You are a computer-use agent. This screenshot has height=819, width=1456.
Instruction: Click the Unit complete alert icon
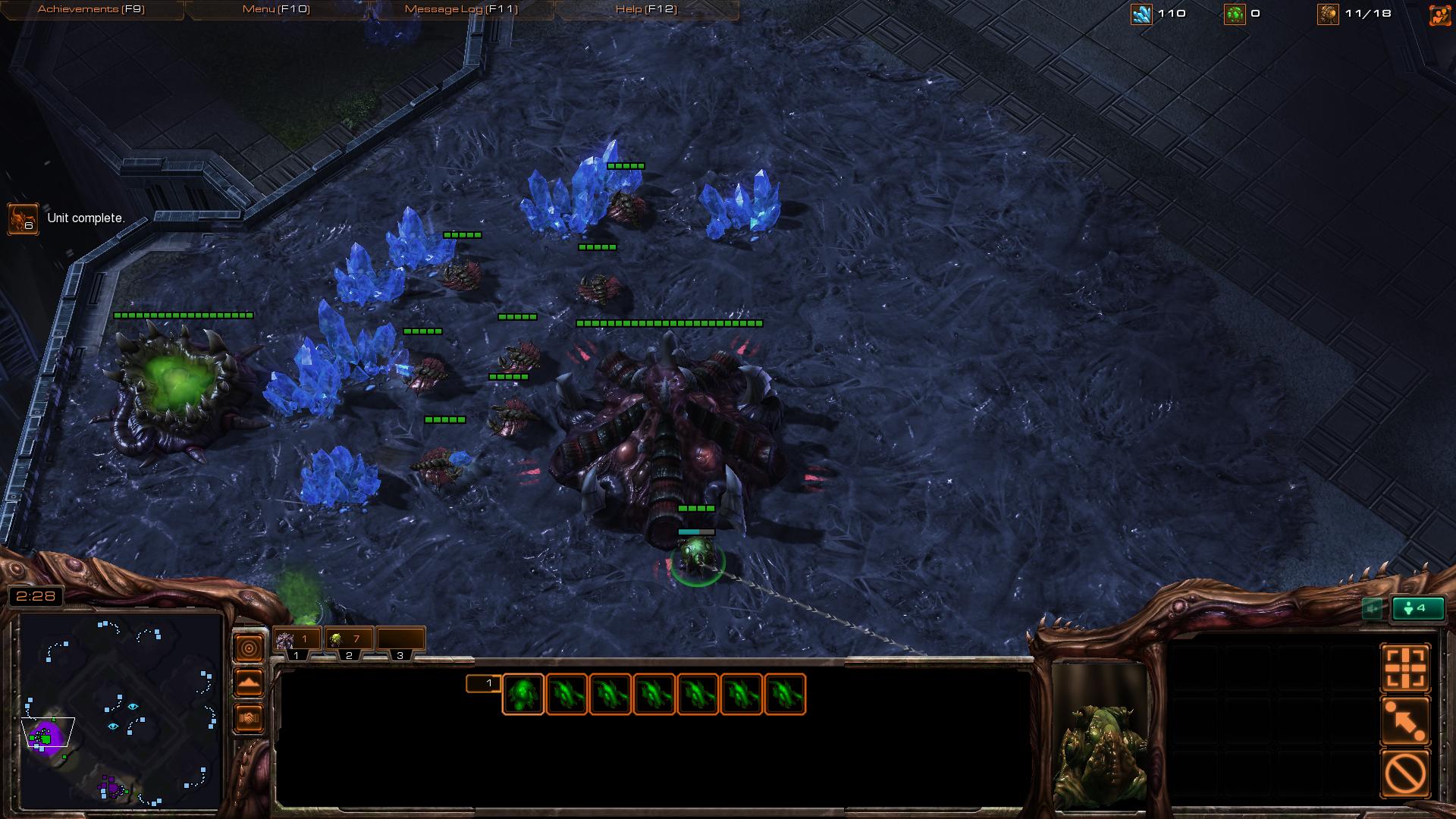pos(23,219)
